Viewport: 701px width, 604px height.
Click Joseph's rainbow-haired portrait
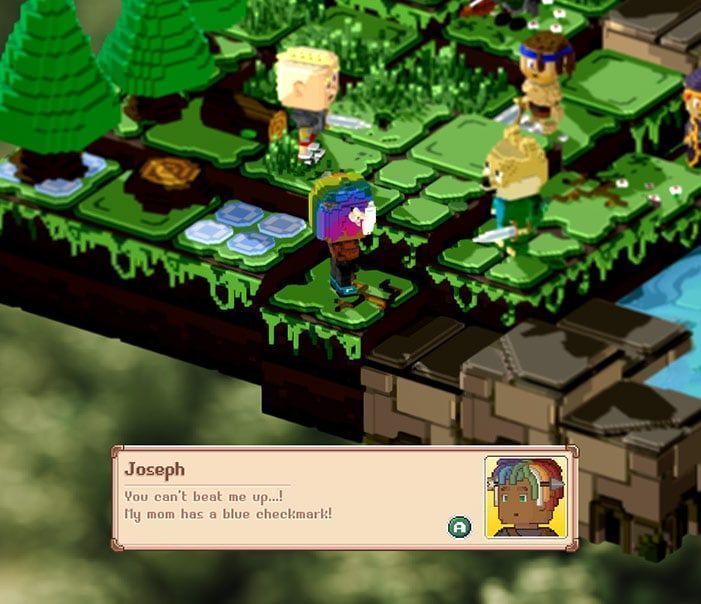coord(520,497)
